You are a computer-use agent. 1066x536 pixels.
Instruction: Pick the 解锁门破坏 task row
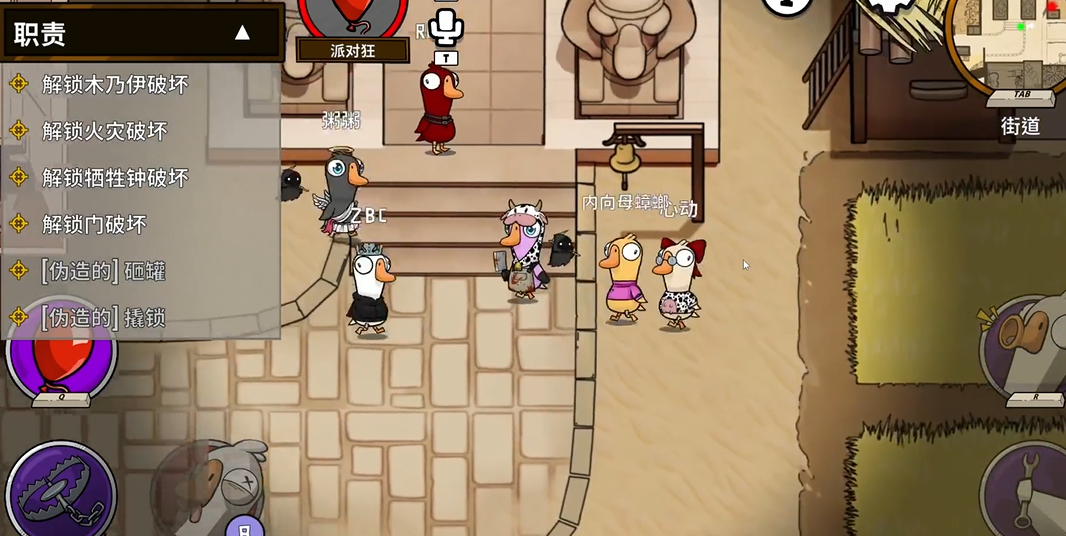click(x=94, y=224)
